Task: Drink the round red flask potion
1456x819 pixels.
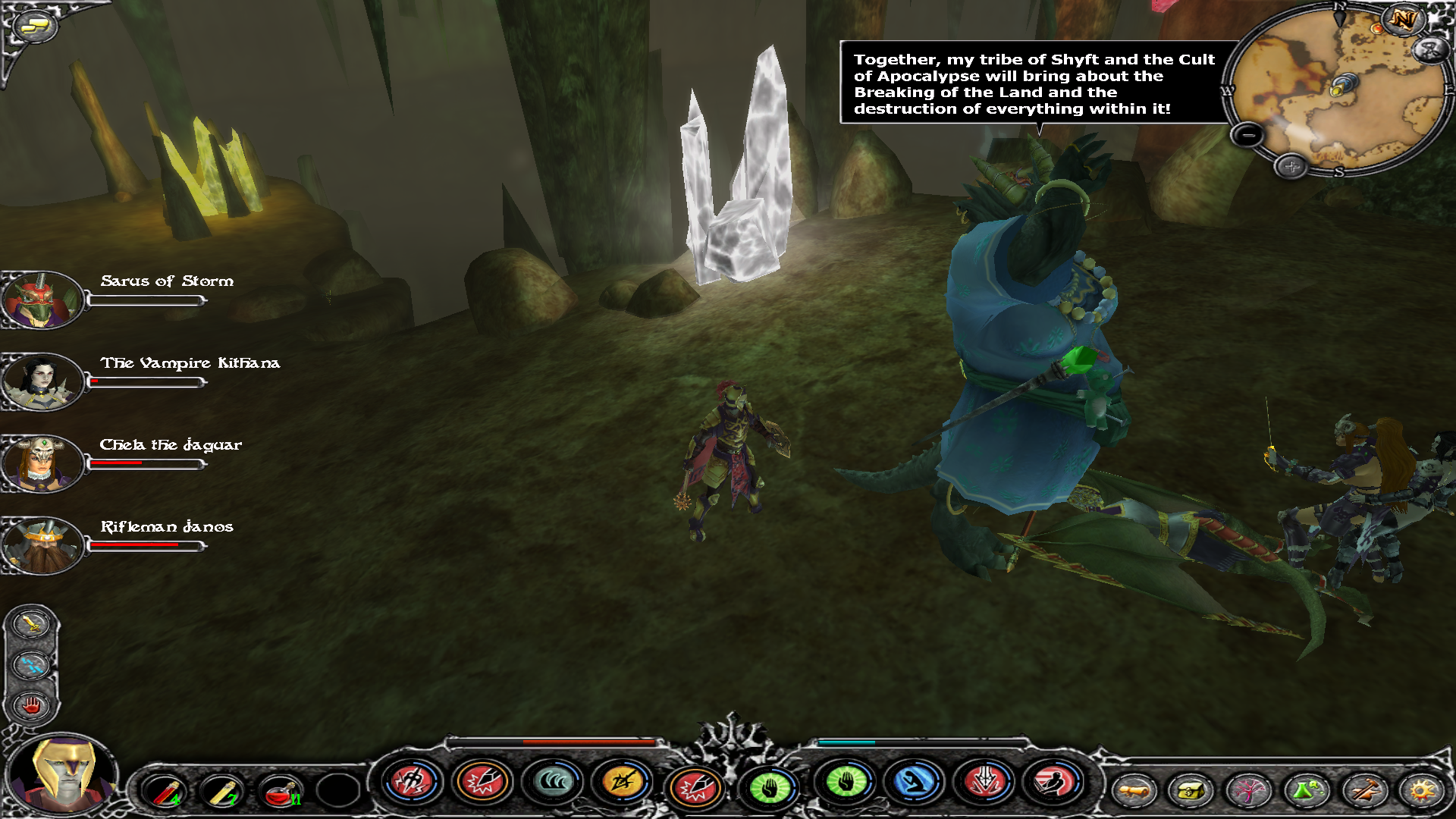Action: (x=280, y=791)
